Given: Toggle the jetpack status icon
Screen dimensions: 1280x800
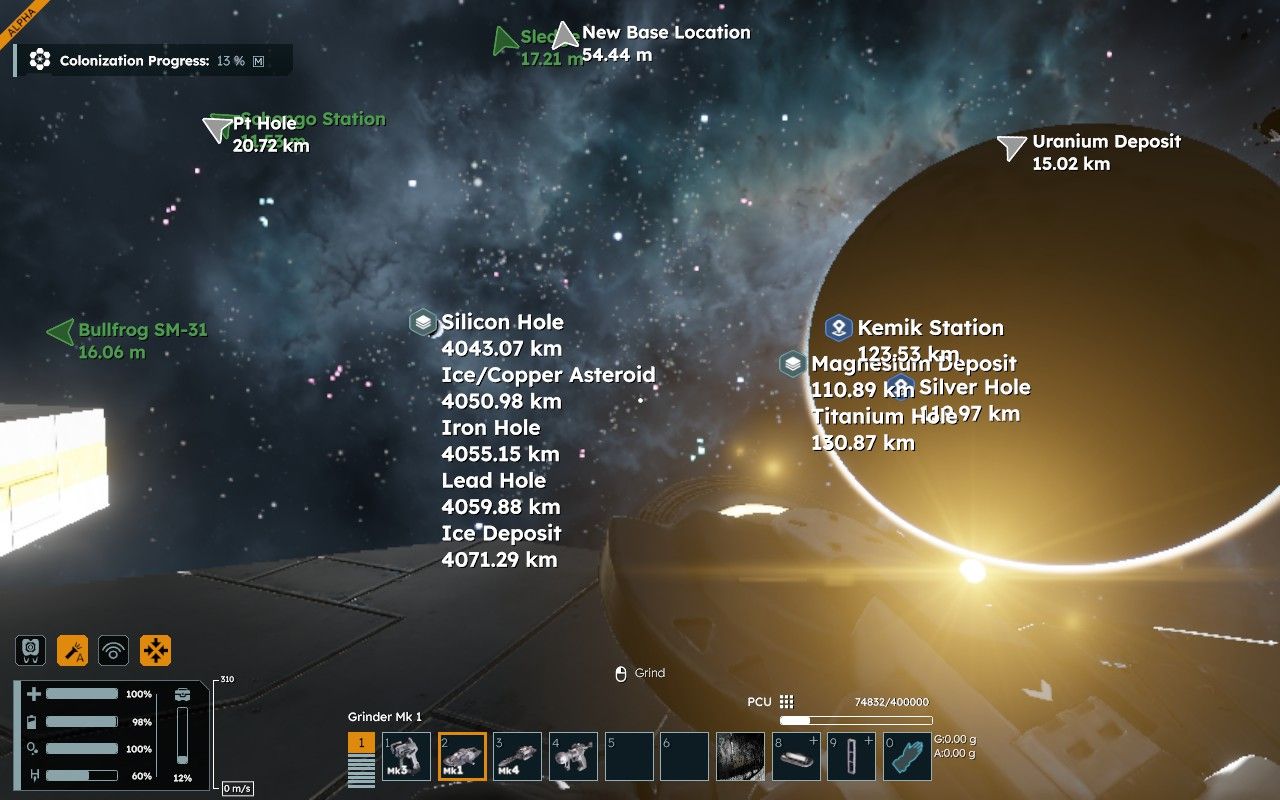Looking at the screenshot, I should click(31, 650).
